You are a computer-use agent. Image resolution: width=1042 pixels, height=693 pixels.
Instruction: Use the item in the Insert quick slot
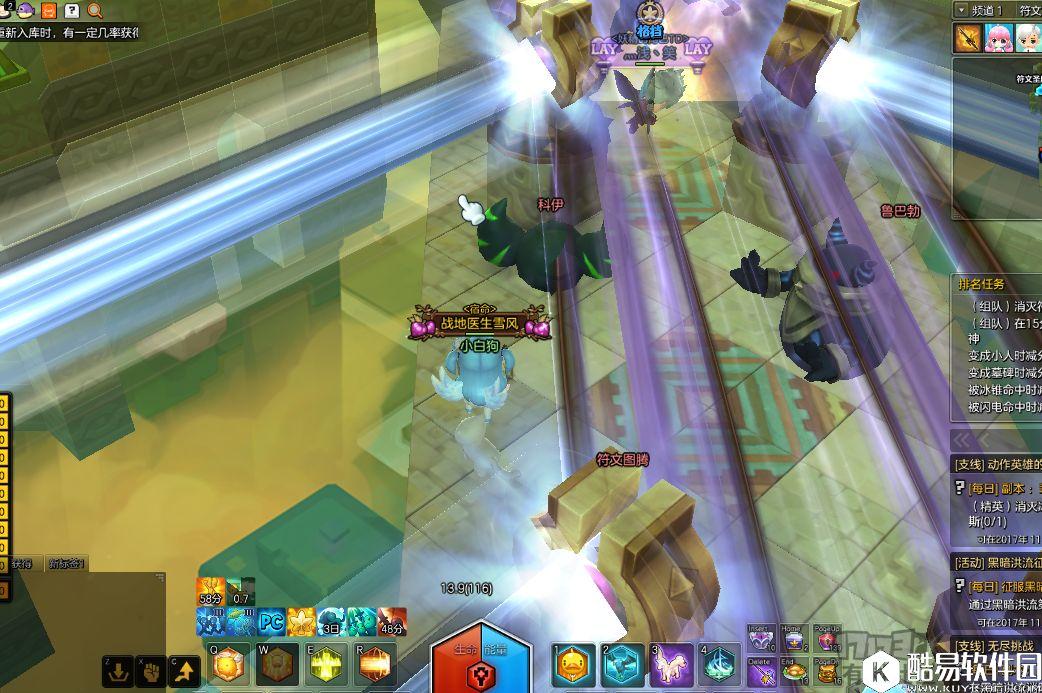[x=761, y=638]
